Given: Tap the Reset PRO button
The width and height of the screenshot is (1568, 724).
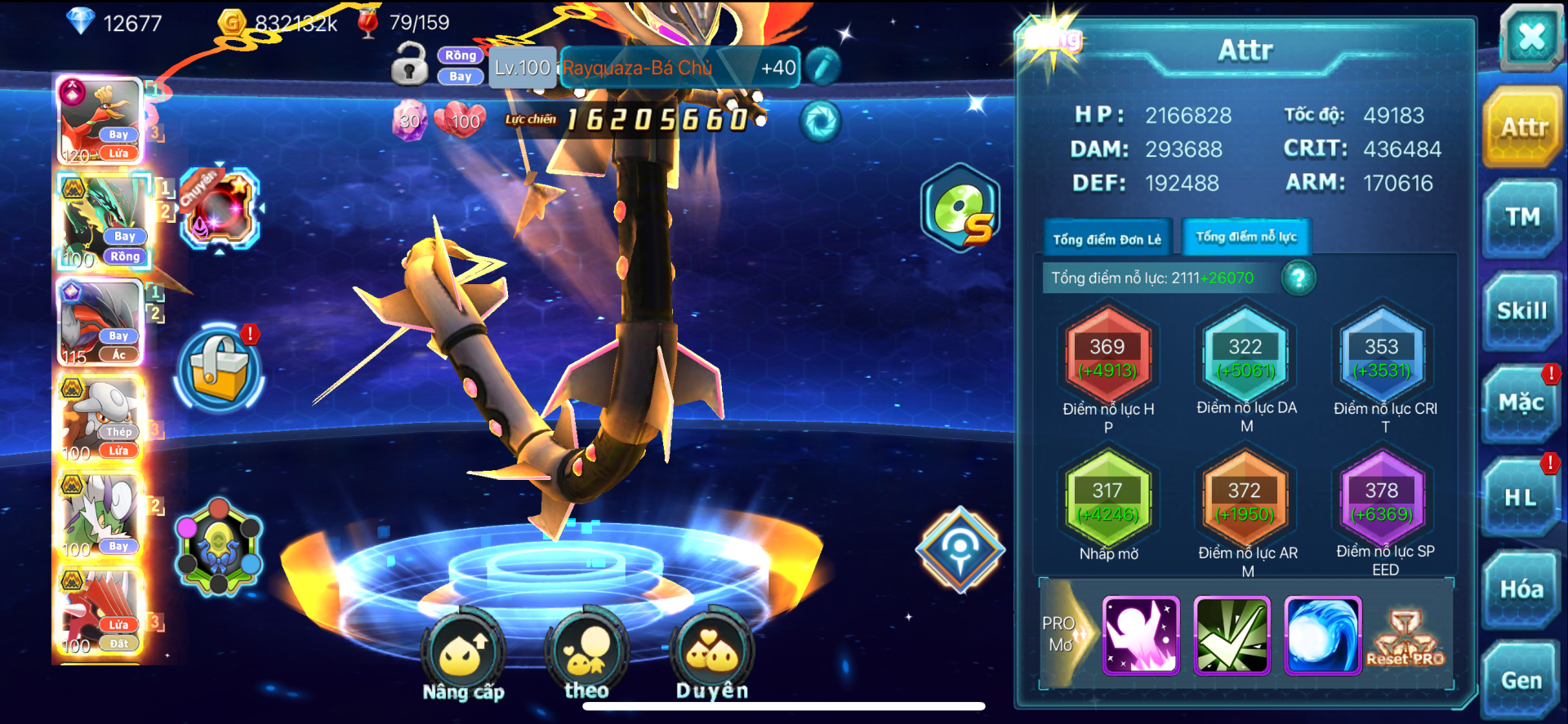Looking at the screenshot, I should tap(1405, 637).
